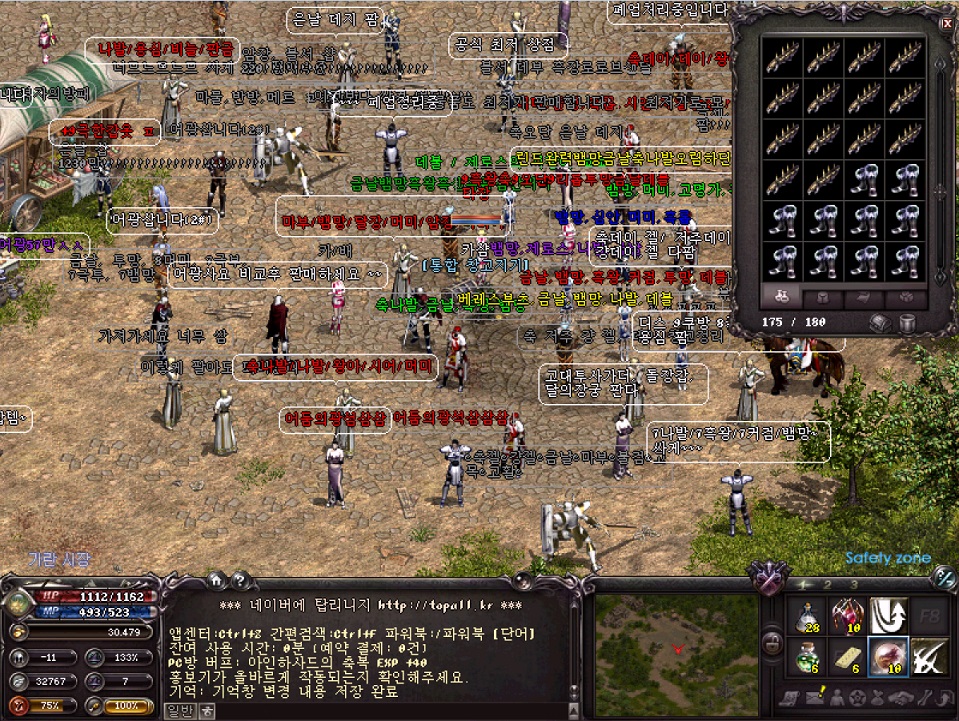Use the green potion hotbar slot
Screen dimensions: 959x721
(x=806, y=657)
